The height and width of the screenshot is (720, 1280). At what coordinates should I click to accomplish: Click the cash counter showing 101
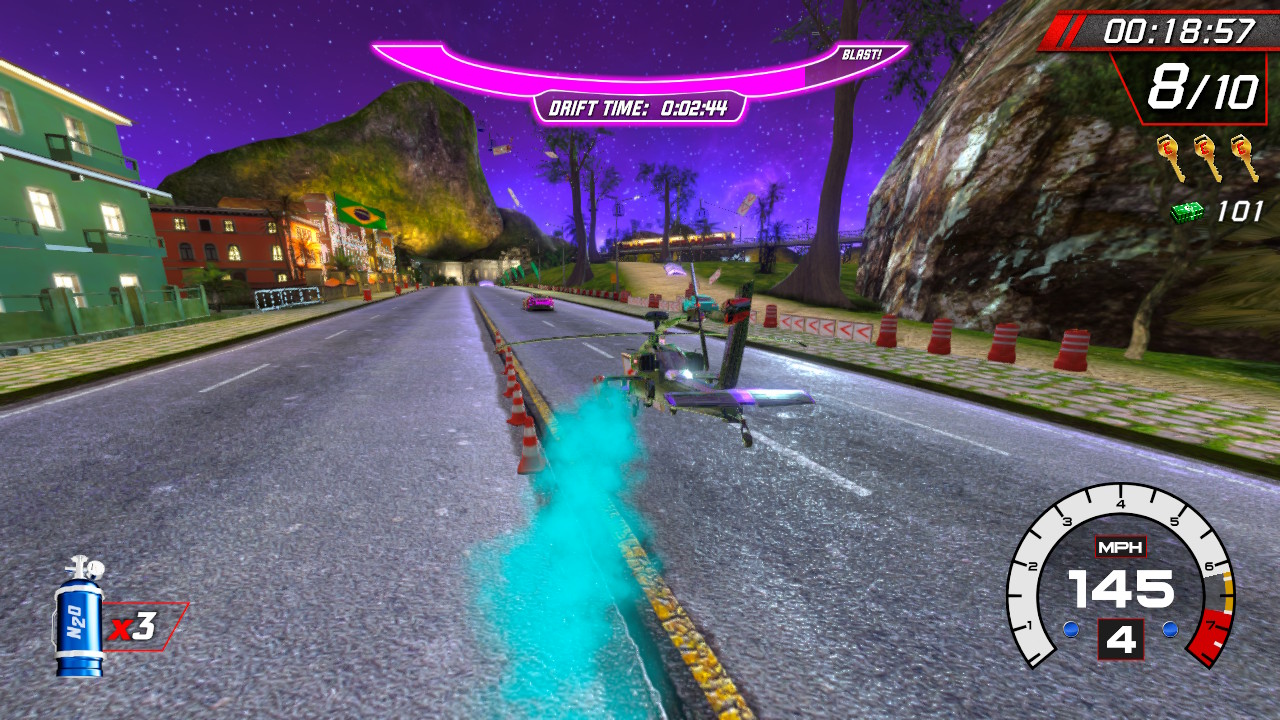(x=1228, y=212)
